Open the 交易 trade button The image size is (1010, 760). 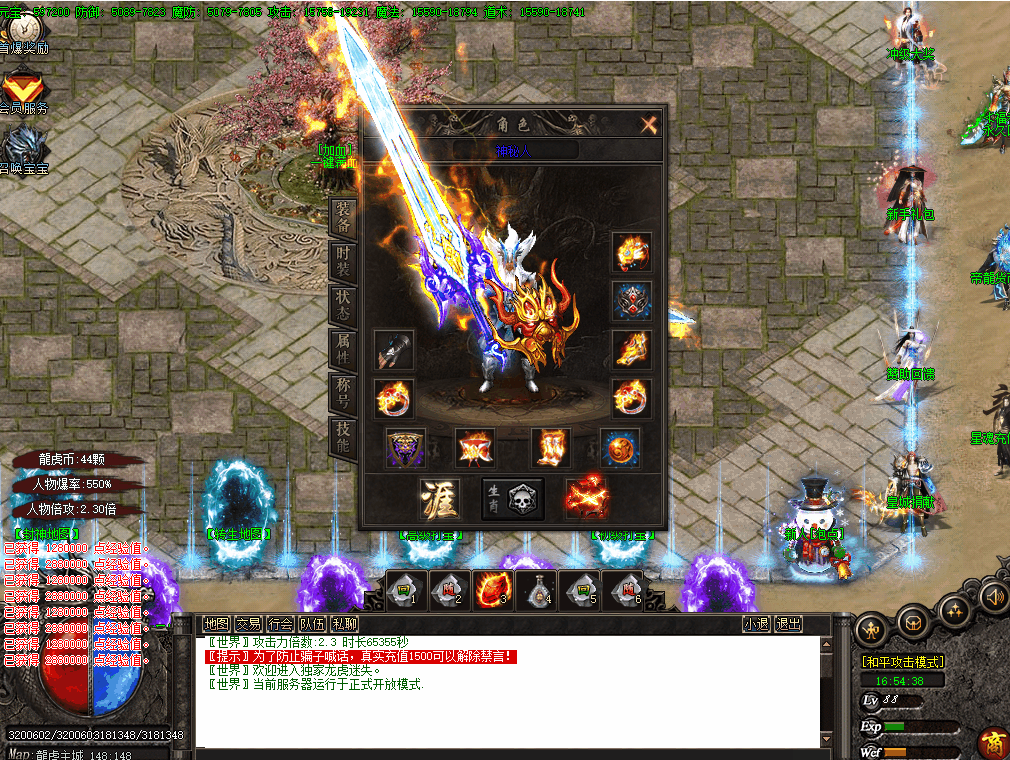click(x=249, y=624)
